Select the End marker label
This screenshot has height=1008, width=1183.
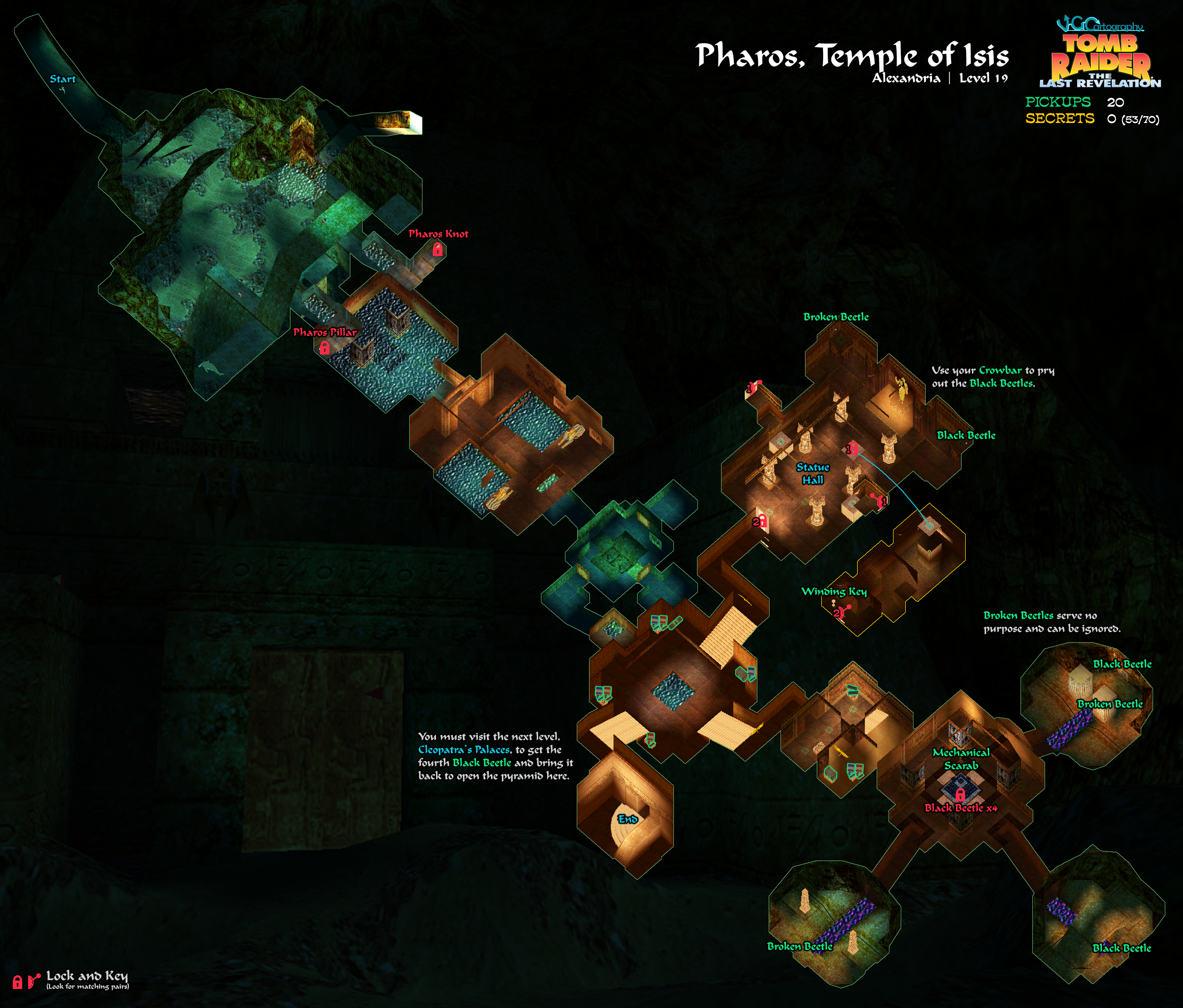click(x=628, y=819)
